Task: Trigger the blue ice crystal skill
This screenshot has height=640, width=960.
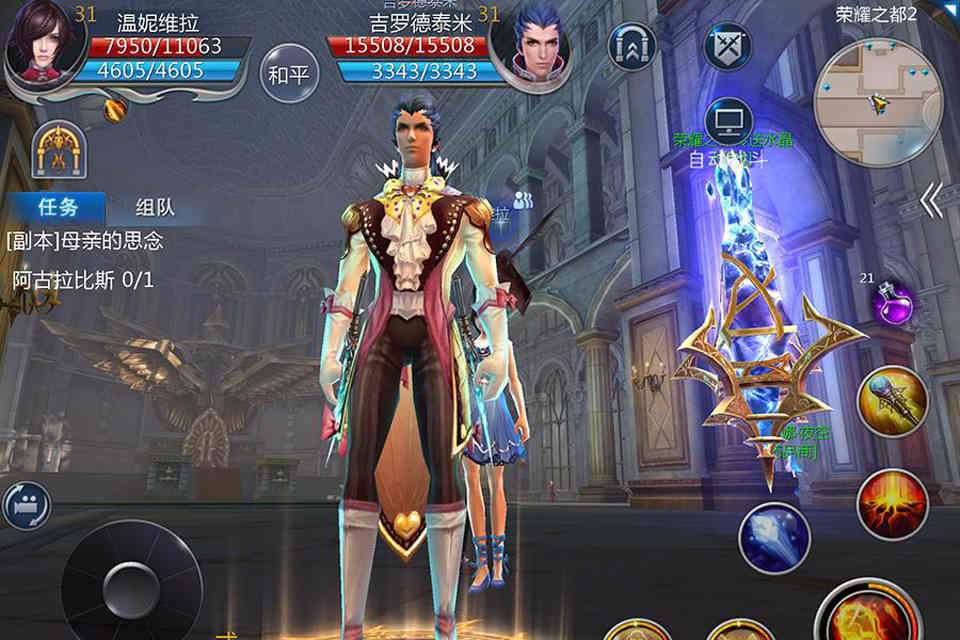Action: [774, 538]
